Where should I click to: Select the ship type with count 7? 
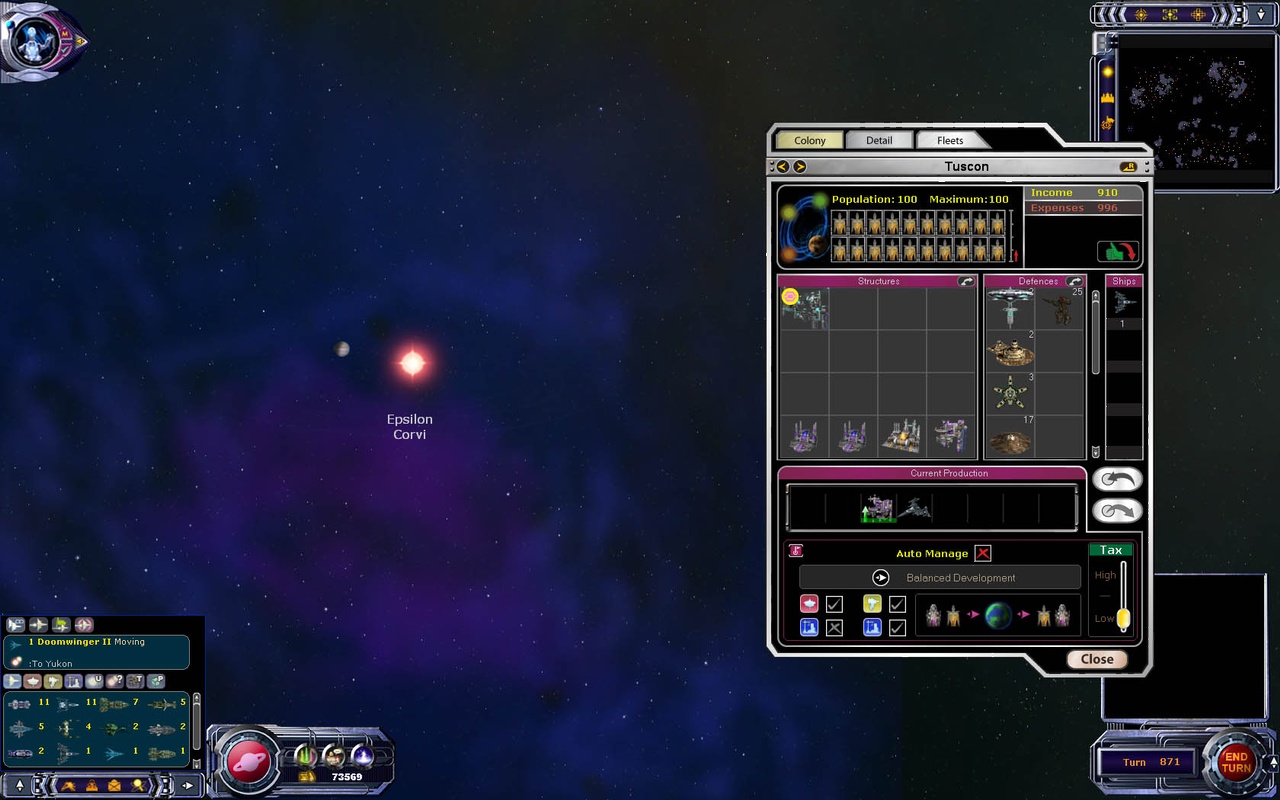tap(114, 704)
